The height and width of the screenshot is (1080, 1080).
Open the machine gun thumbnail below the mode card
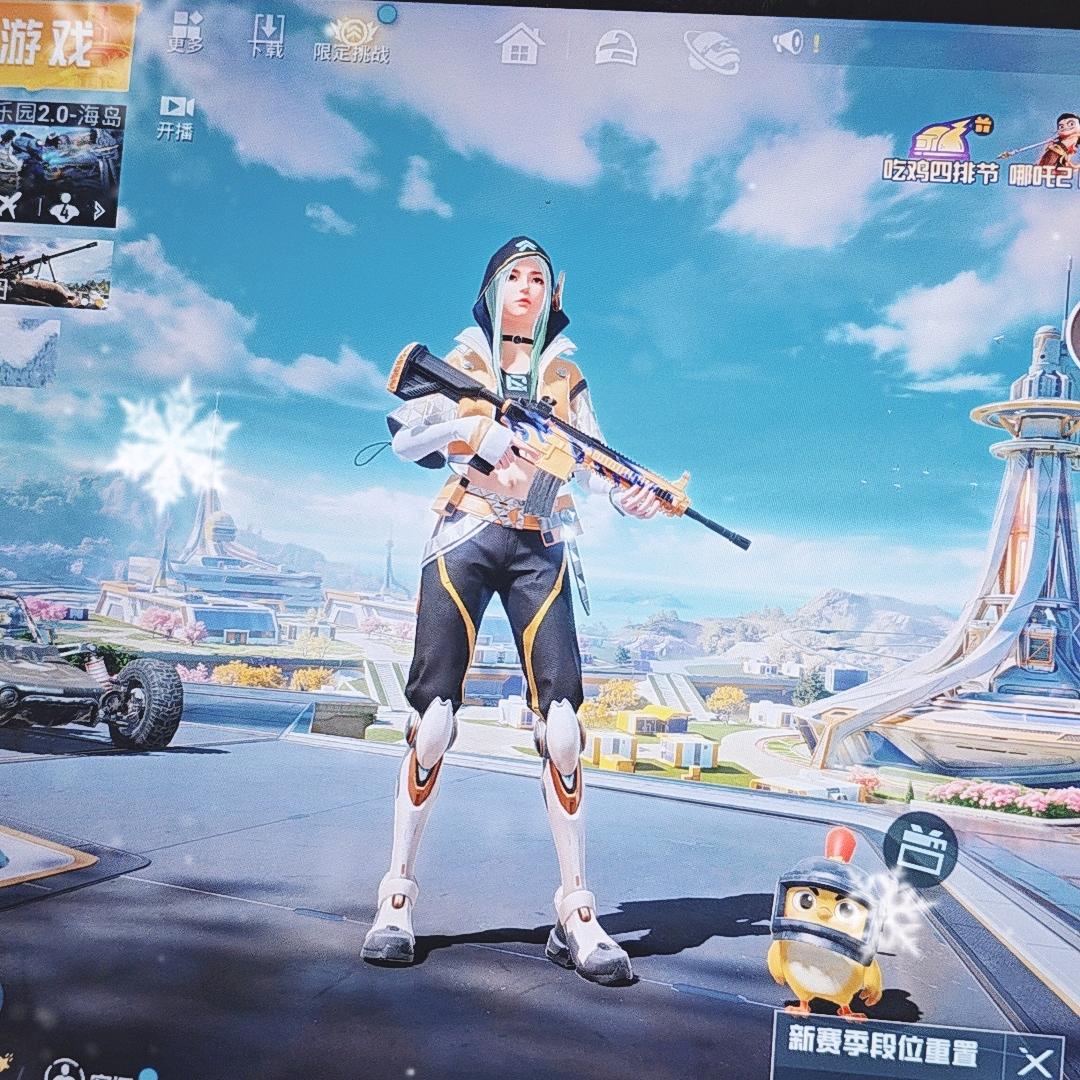click(55, 270)
